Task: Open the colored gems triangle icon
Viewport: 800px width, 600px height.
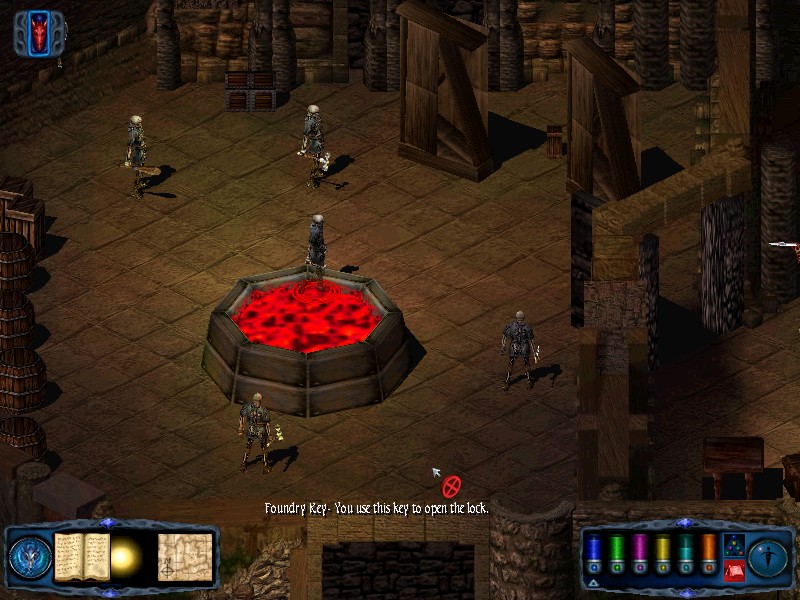Action: pyautogui.click(x=733, y=546)
